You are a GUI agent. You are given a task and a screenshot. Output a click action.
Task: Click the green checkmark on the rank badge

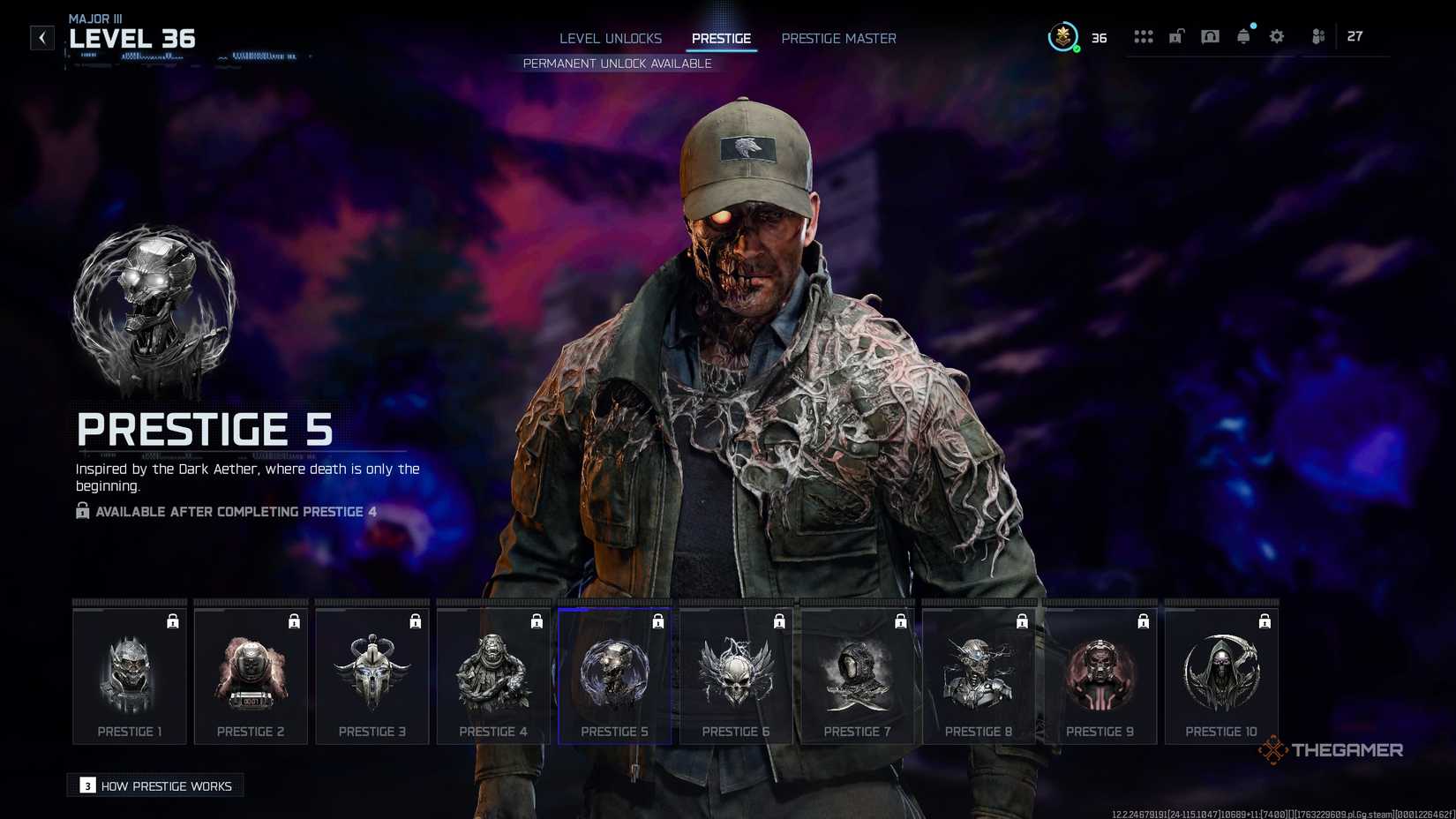tap(1076, 49)
